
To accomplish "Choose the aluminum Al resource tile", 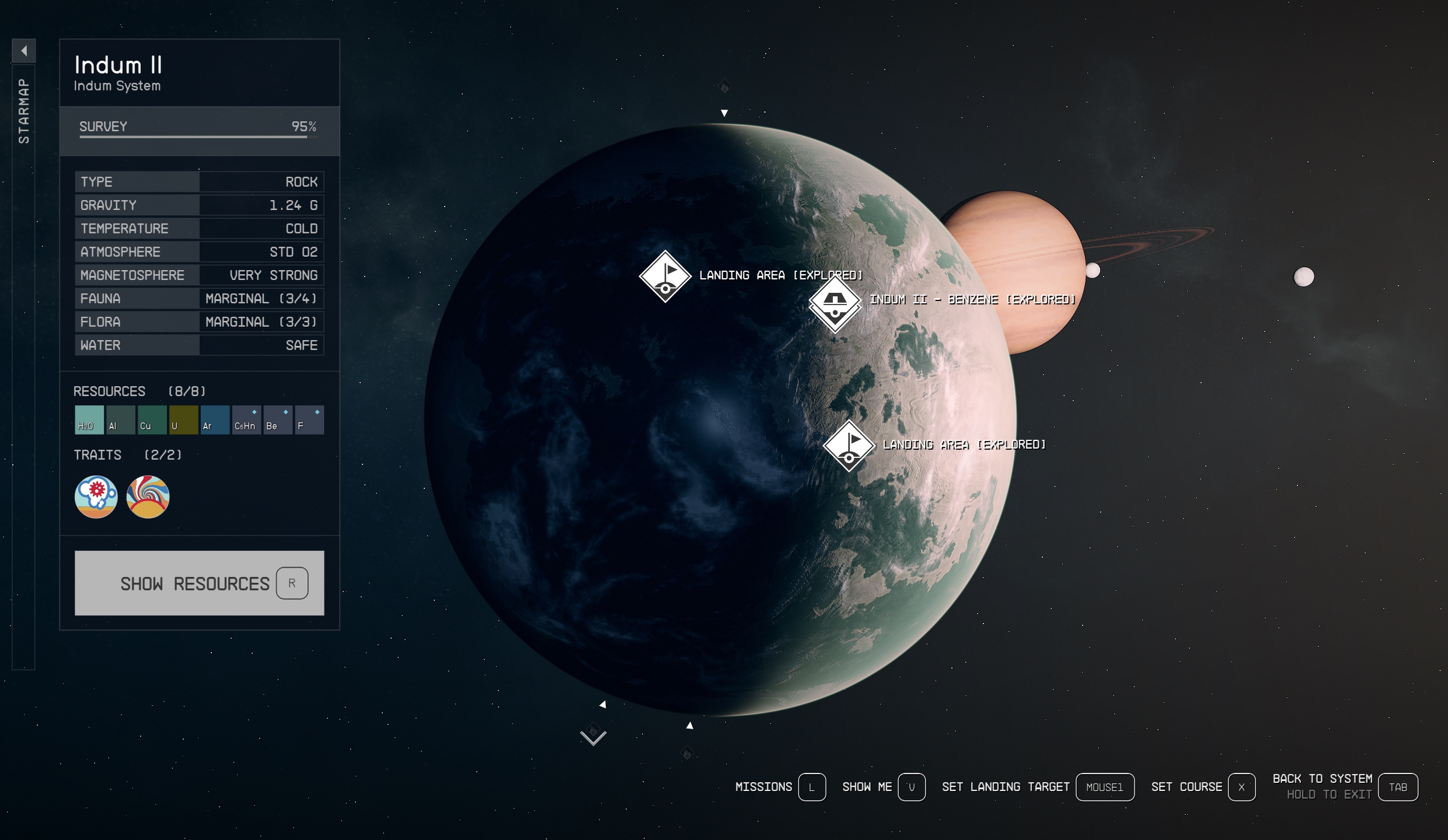I will tap(121, 420).
